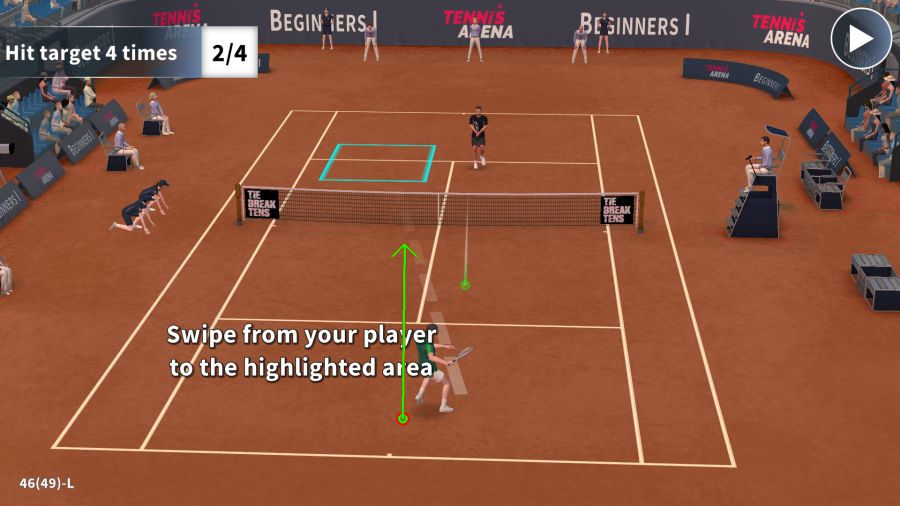Tap the round play button
The image size is (900, 506).
pyautogui.click(x=860, y=39)
